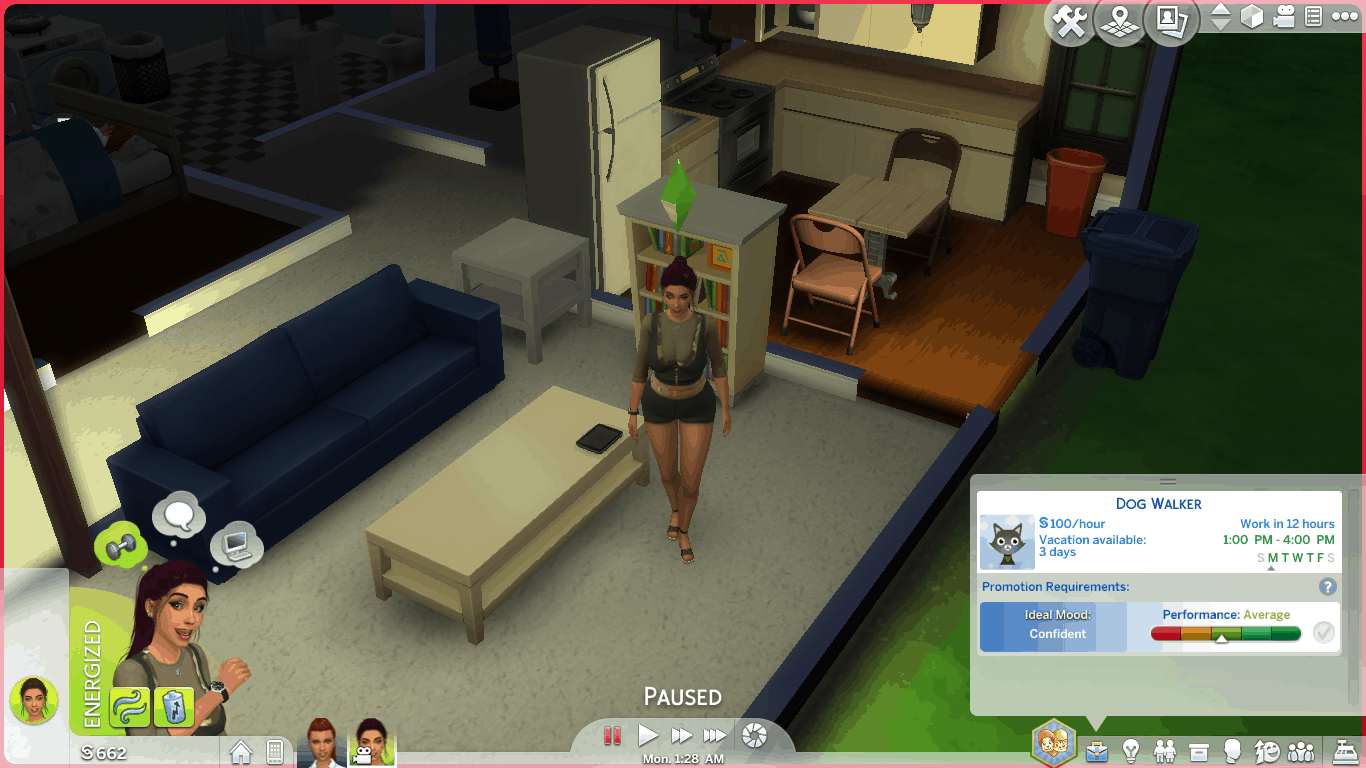
Task: Open the Simology head-profile panel
Action: 1233,750
